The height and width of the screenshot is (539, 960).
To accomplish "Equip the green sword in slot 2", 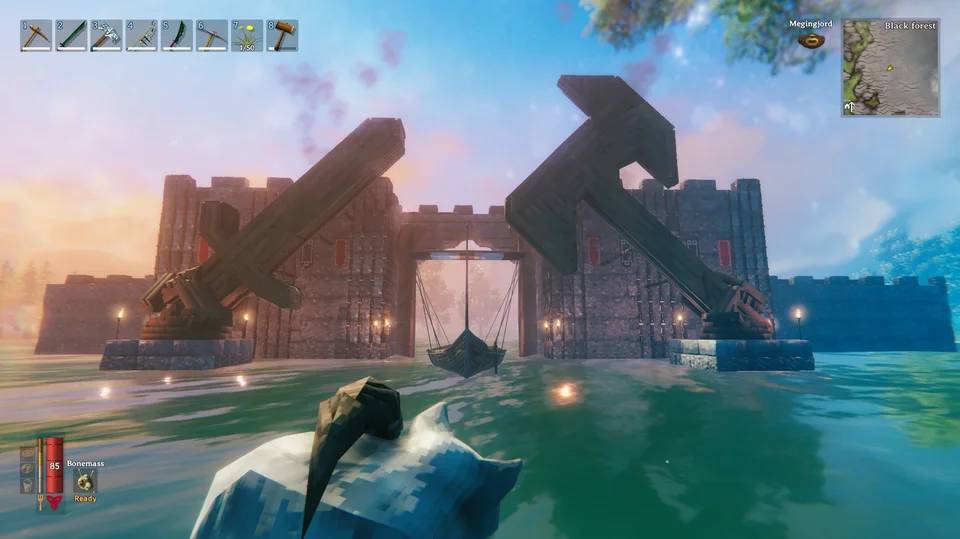I will click(x=72, y=36).
